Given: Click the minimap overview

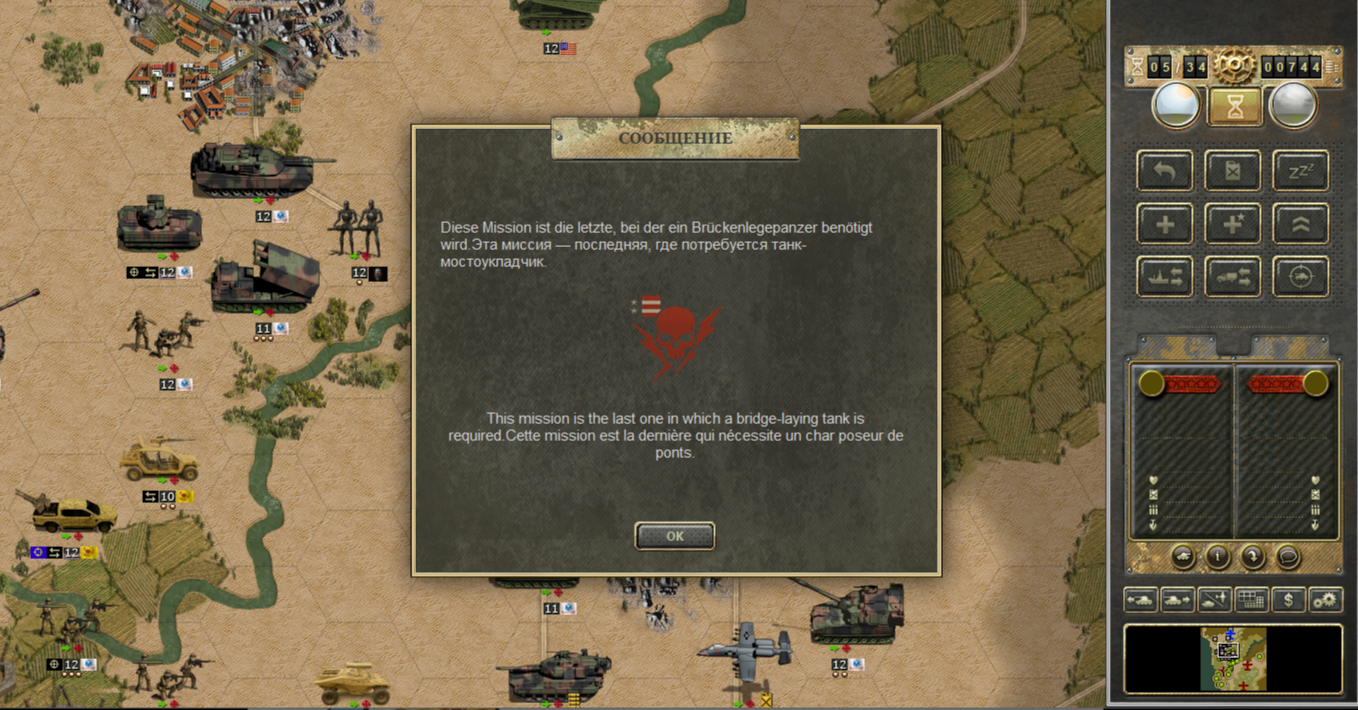Looking at the screenshot, I should 1233,659.
